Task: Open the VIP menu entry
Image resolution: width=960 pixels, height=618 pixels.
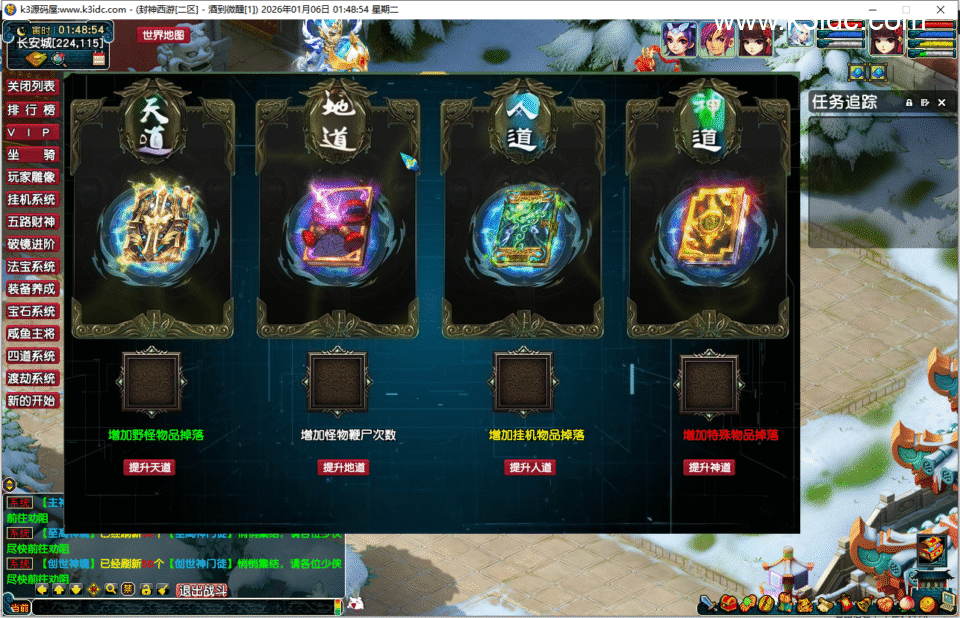Action: [x=32, y=133]
